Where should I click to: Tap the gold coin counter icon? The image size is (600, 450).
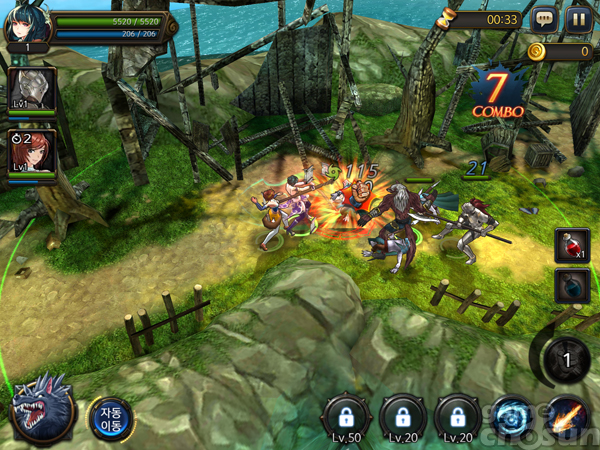(x=536, y=51)
